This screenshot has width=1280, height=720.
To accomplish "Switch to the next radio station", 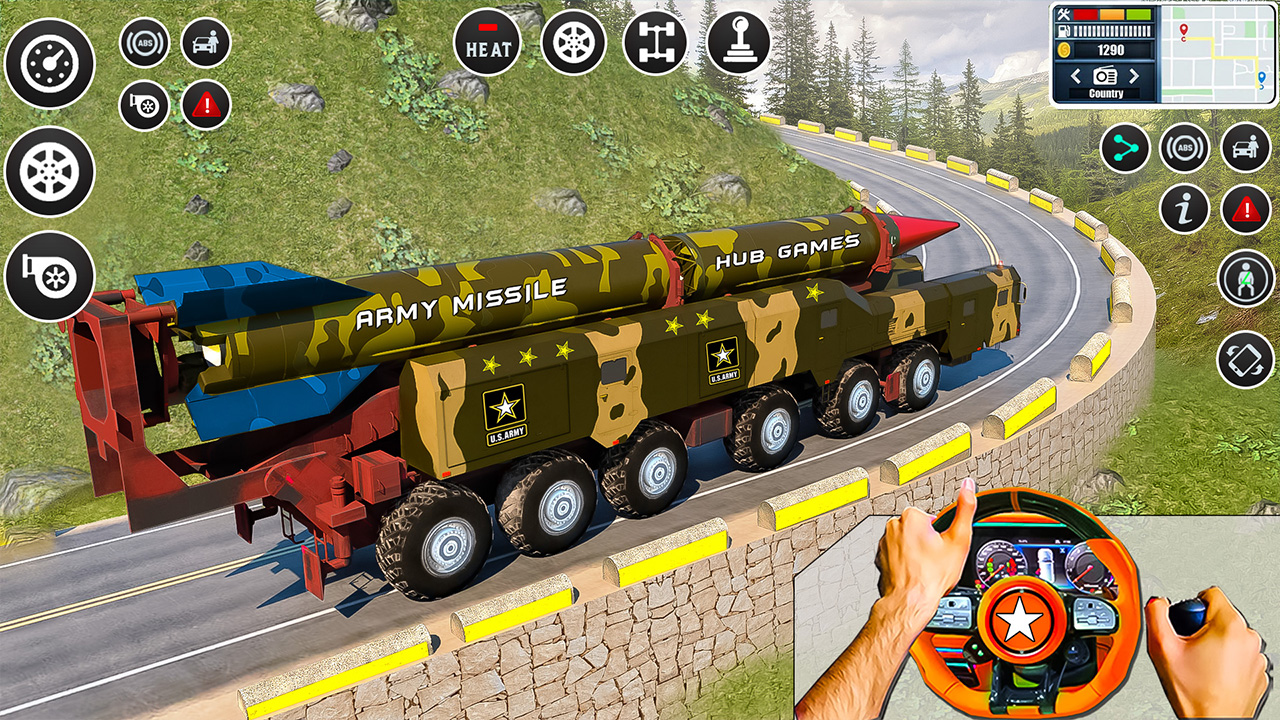I will tap(1133, 75).
